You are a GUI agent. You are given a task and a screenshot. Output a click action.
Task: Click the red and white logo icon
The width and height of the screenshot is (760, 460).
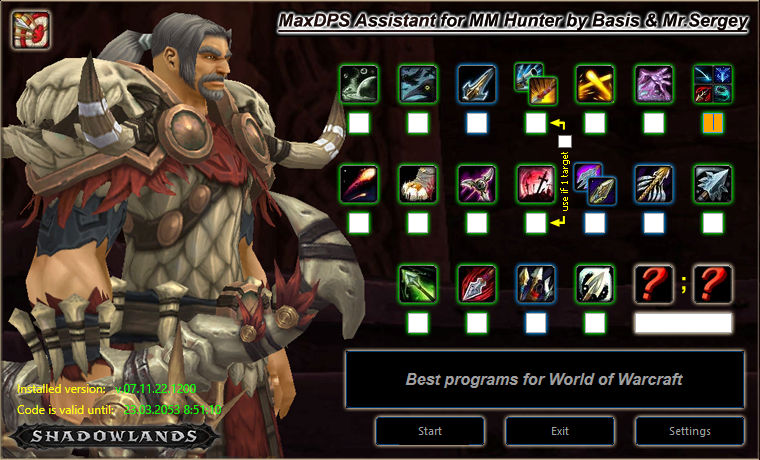(x=31, y=28)
